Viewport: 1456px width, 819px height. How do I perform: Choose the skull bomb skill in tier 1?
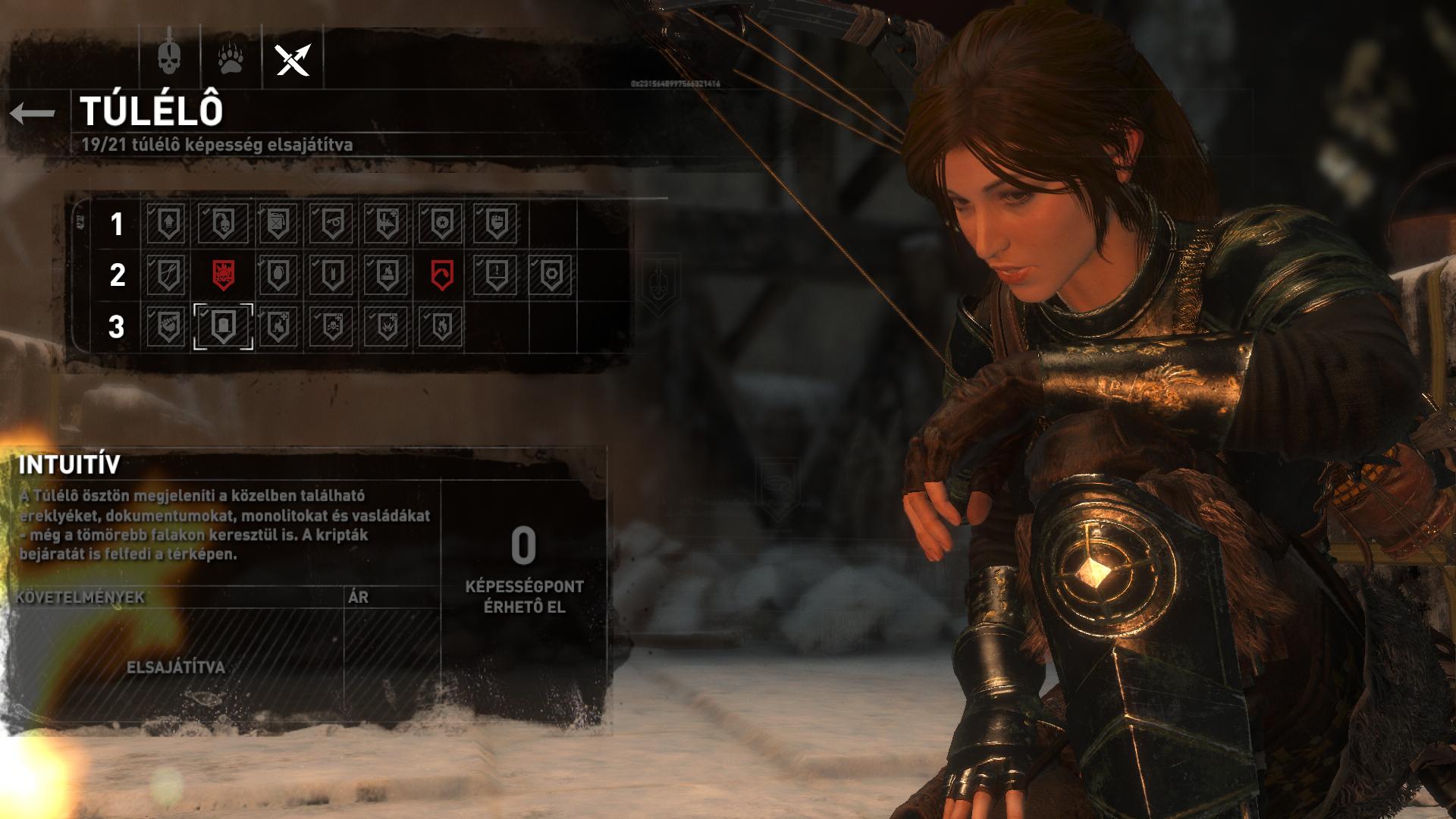(x=223, y=224)
